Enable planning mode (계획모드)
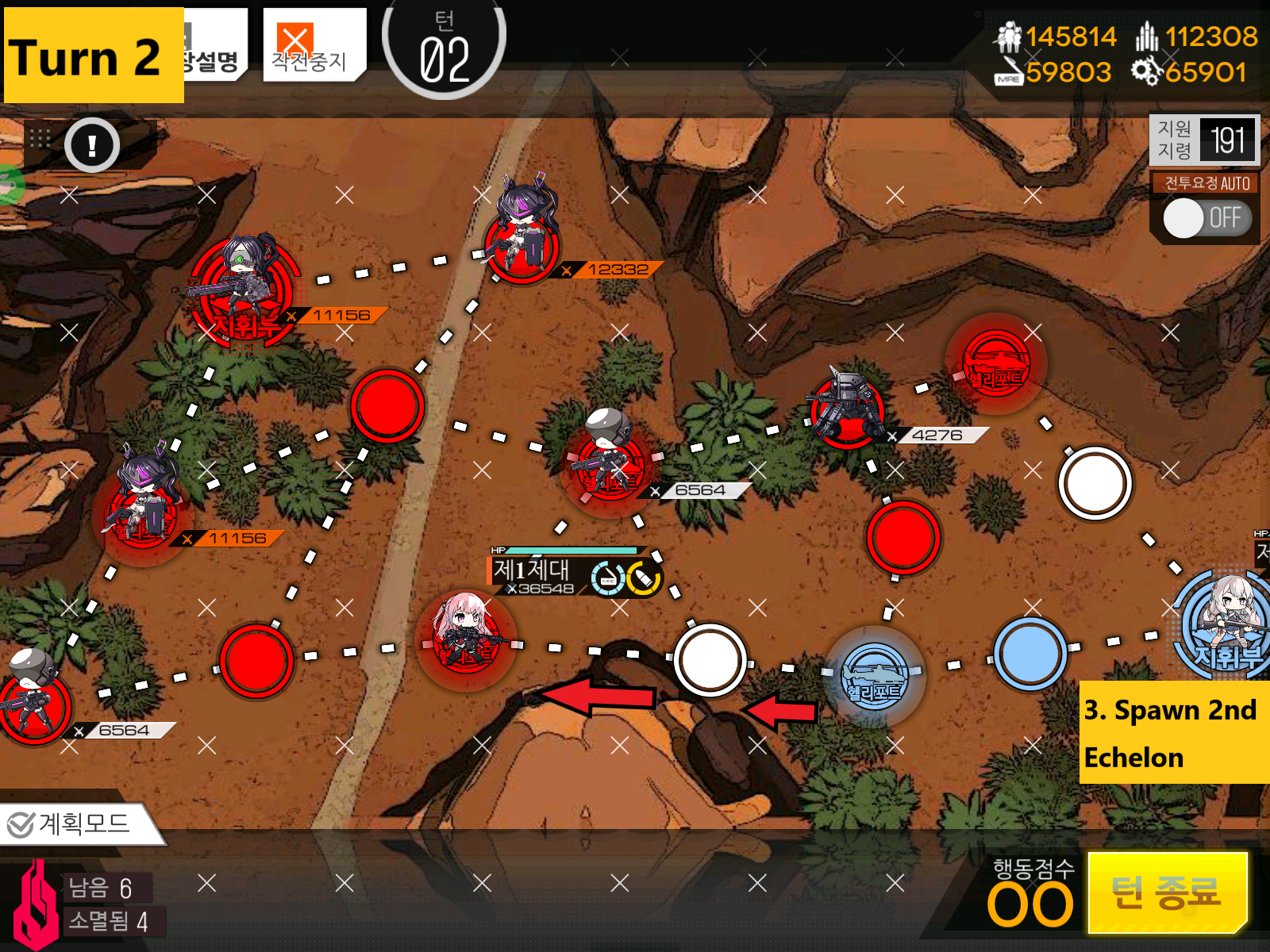This screenshot has width=1270, height=952. (79, 824)
